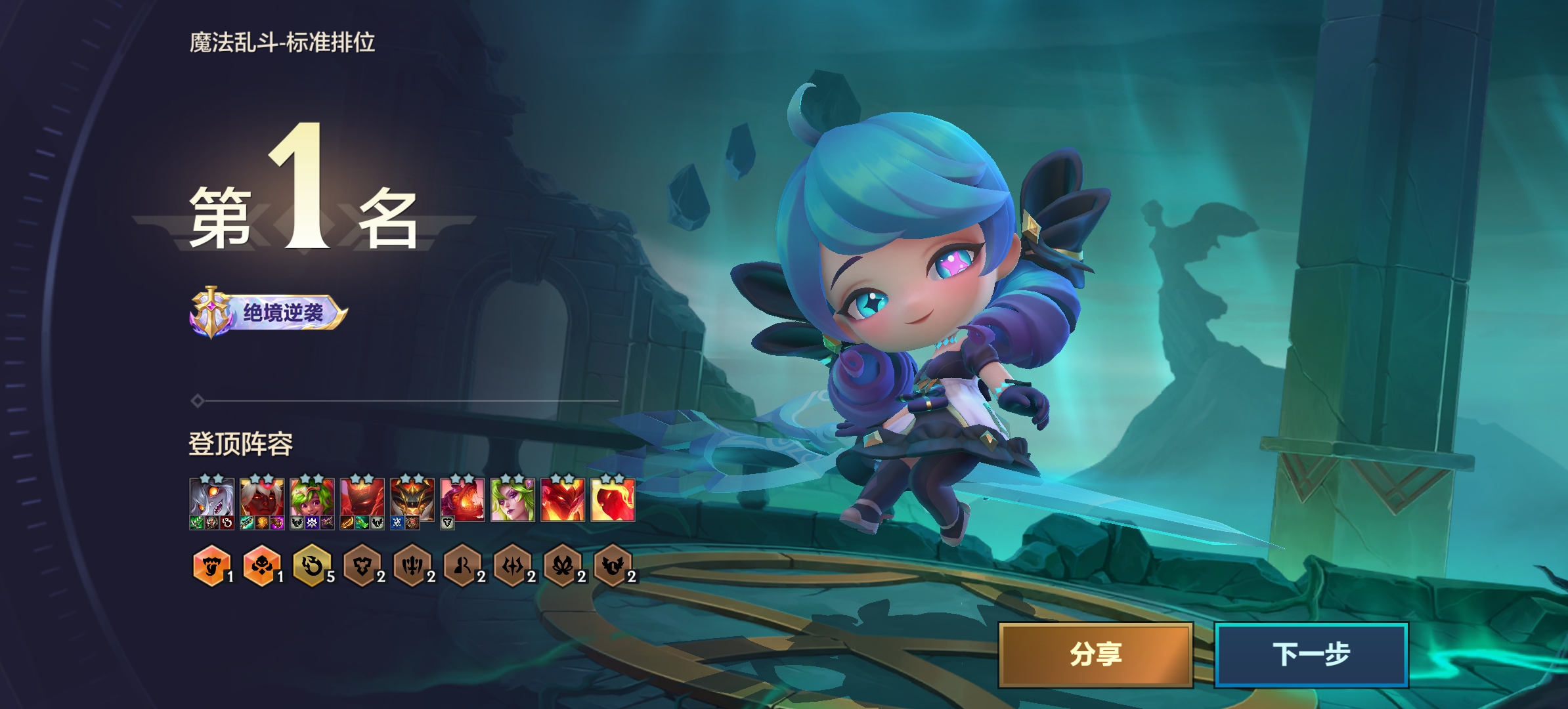Show the bronze lotus-leaf trait icon
Viewport: 1568px width, 709px height.
pyautogui.click(x=563, y=565)
